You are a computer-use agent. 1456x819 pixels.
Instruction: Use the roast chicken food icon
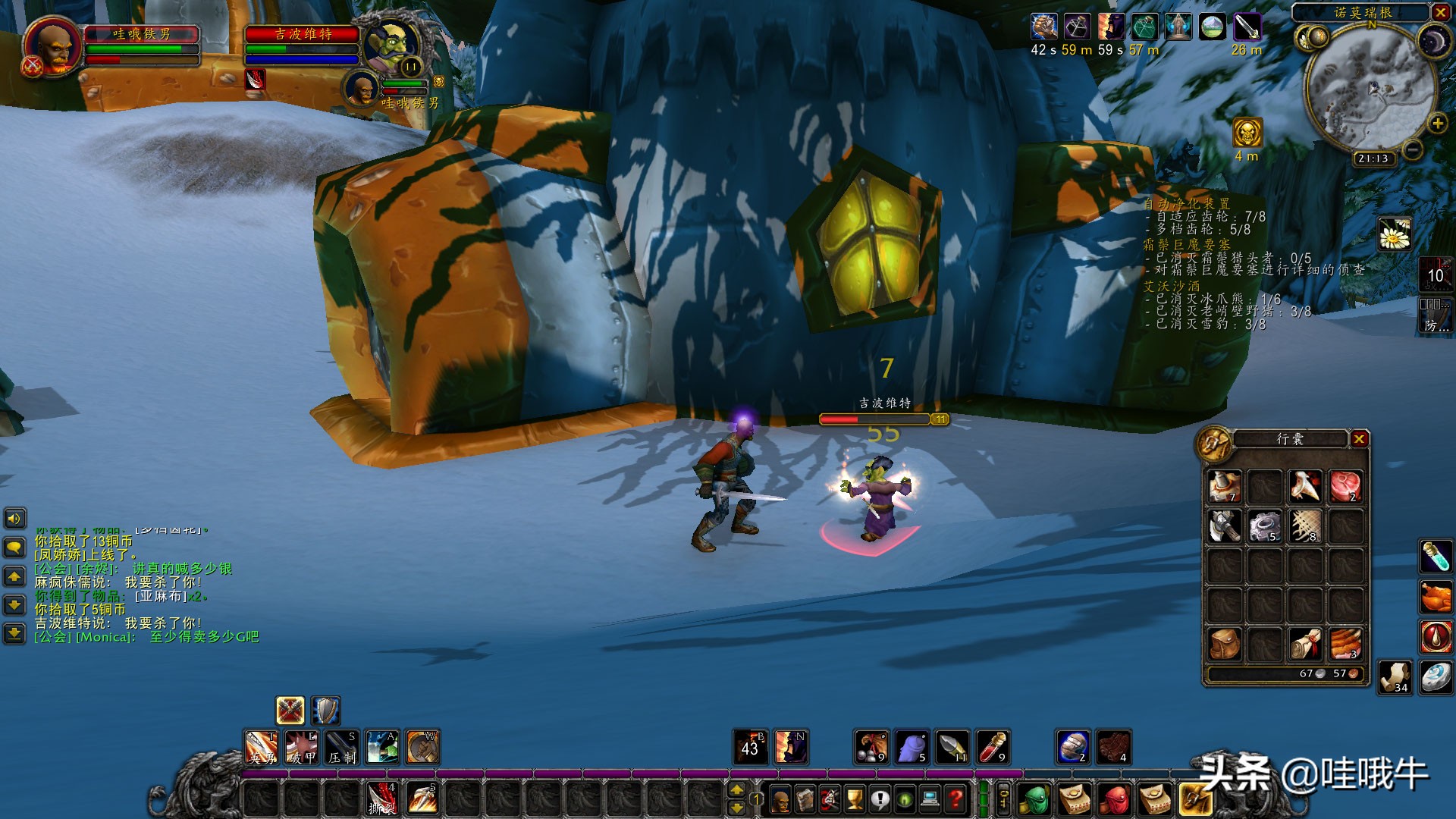[x=1436, y=597]
